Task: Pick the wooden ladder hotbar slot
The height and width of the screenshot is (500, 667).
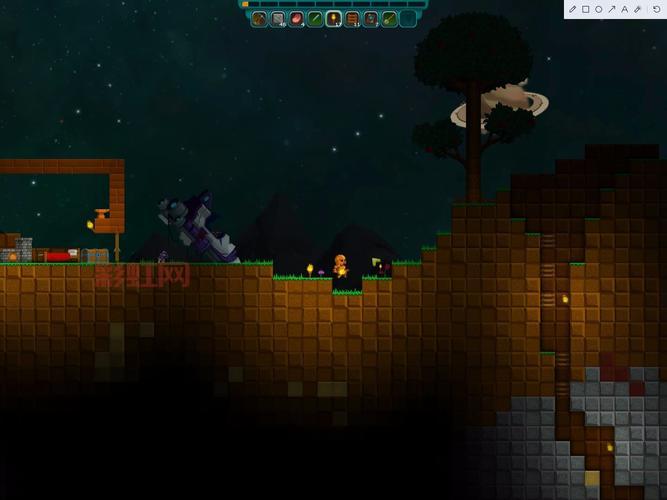Action: (352, 18)
